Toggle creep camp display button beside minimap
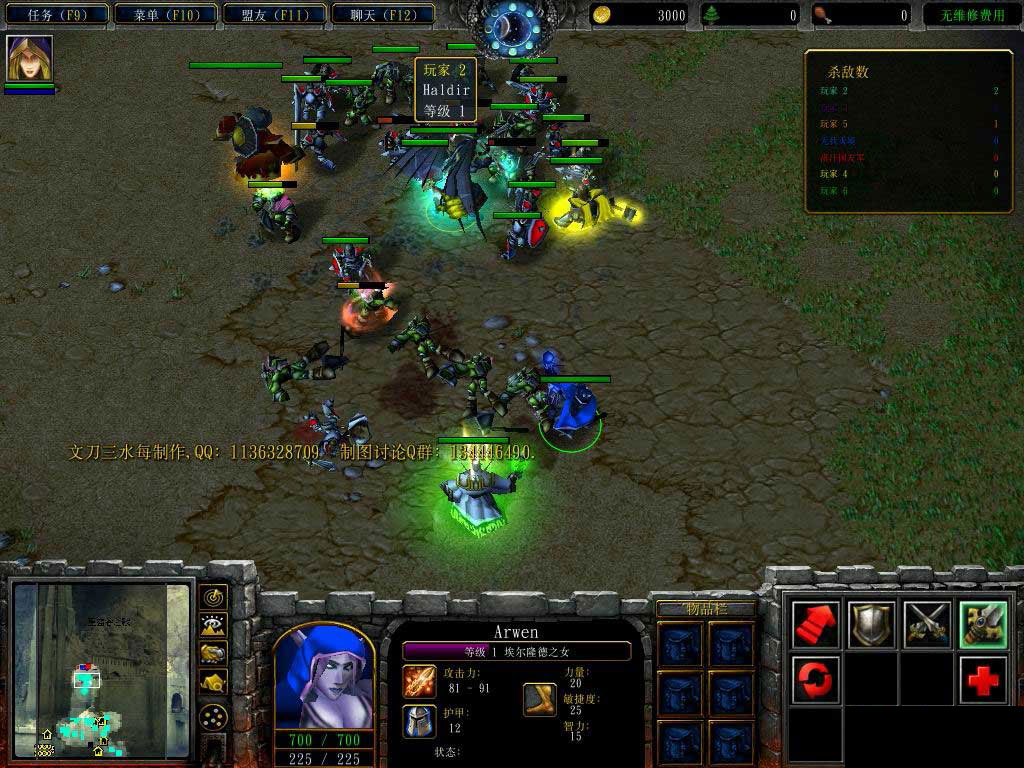 (213, 683)
